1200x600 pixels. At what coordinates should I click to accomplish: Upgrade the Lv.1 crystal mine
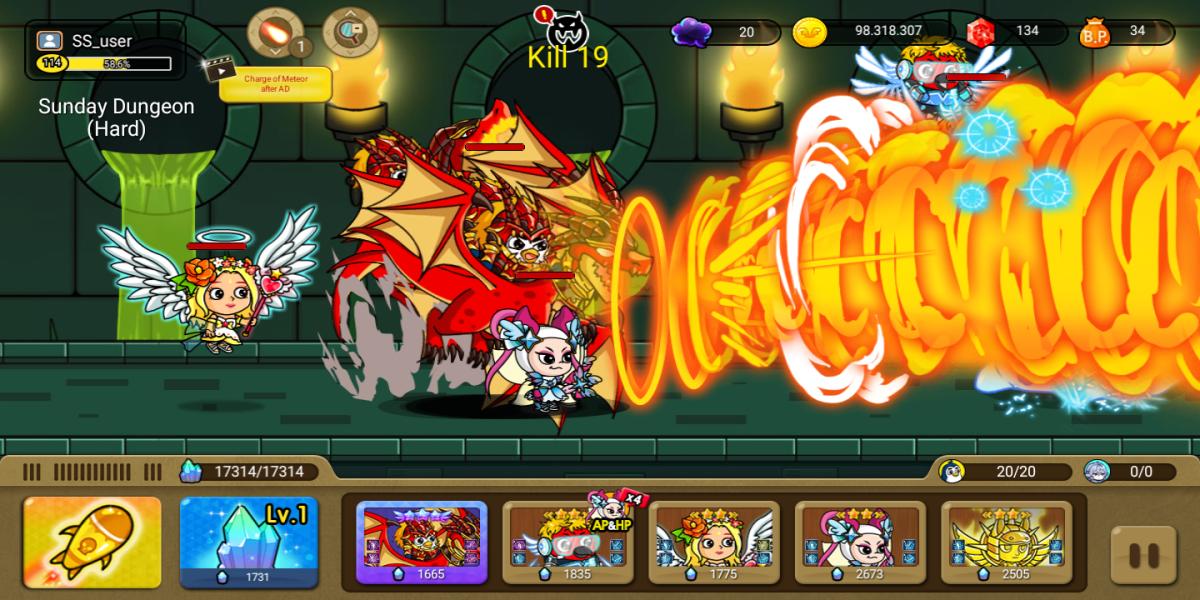click(248, 541)
